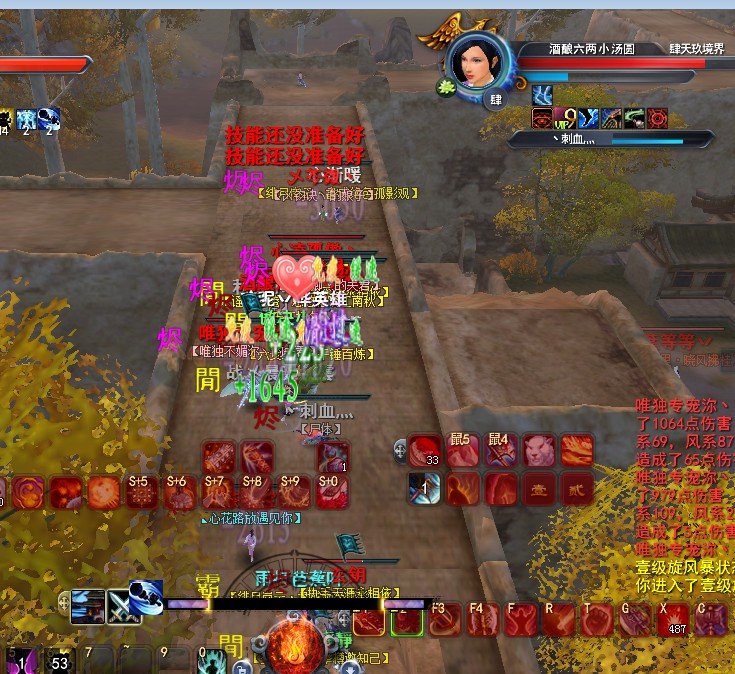Use the red item stacked 33
The width and height of the screenshot is (735, 674).
point(424,452)
